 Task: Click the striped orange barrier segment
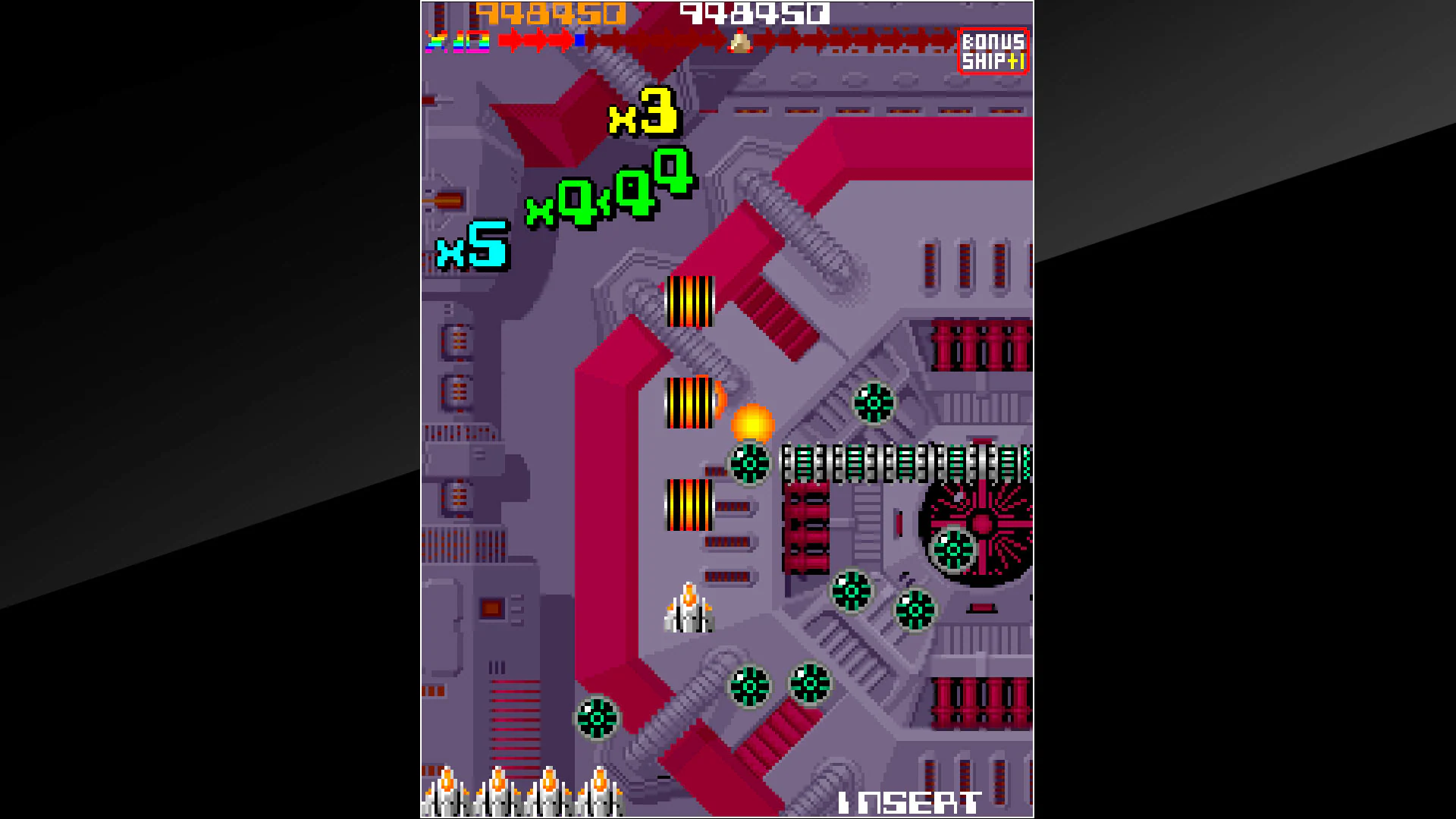point(689,302)
